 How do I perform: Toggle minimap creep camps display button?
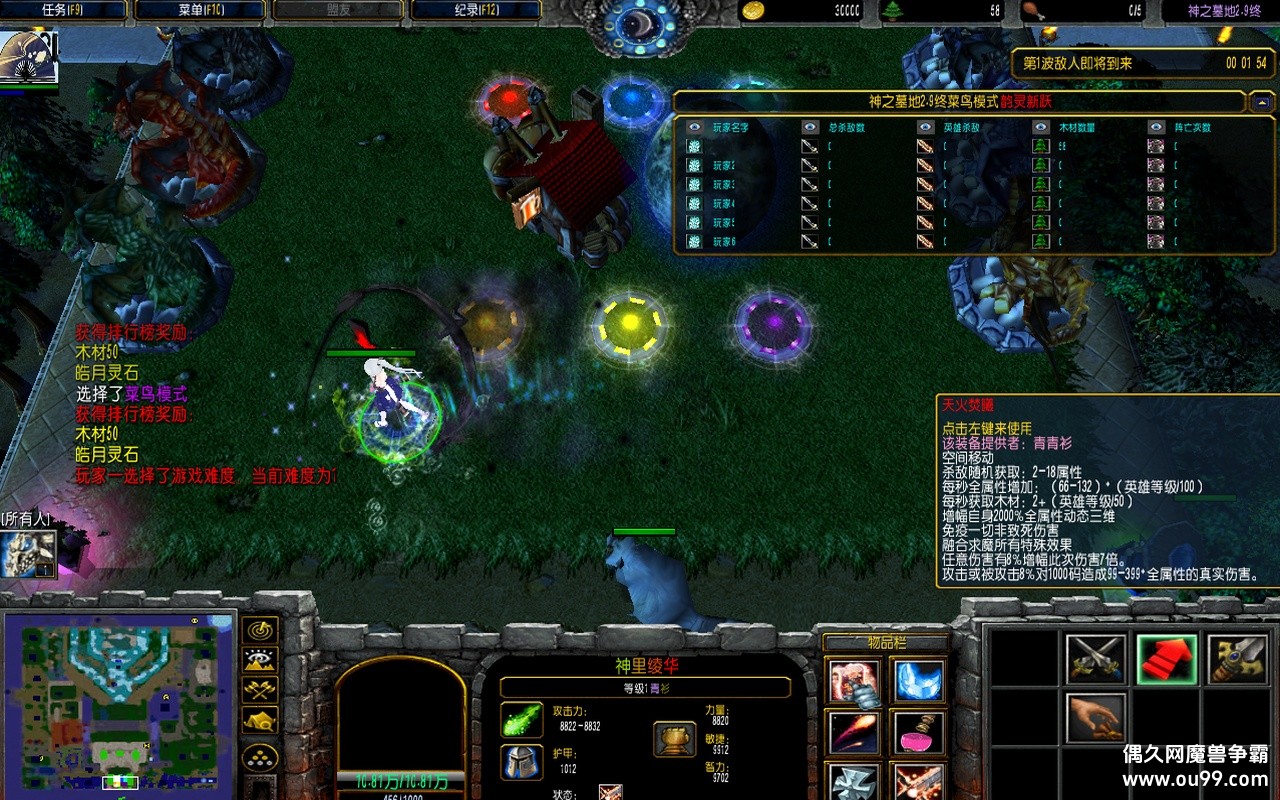[260, 720]
